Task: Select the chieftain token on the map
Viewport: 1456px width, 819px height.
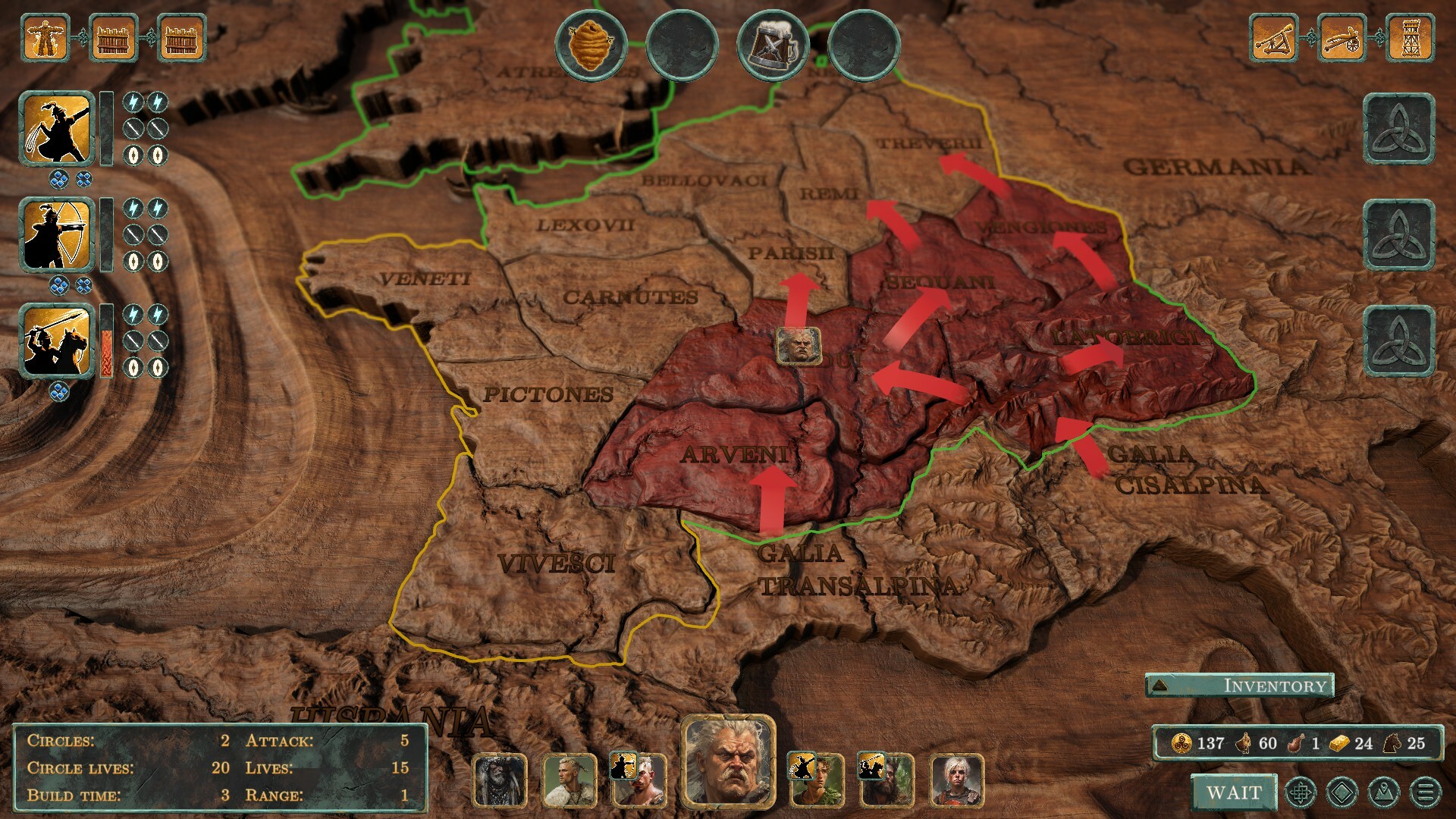Action: pyautogui.click(x=798, y=347)
